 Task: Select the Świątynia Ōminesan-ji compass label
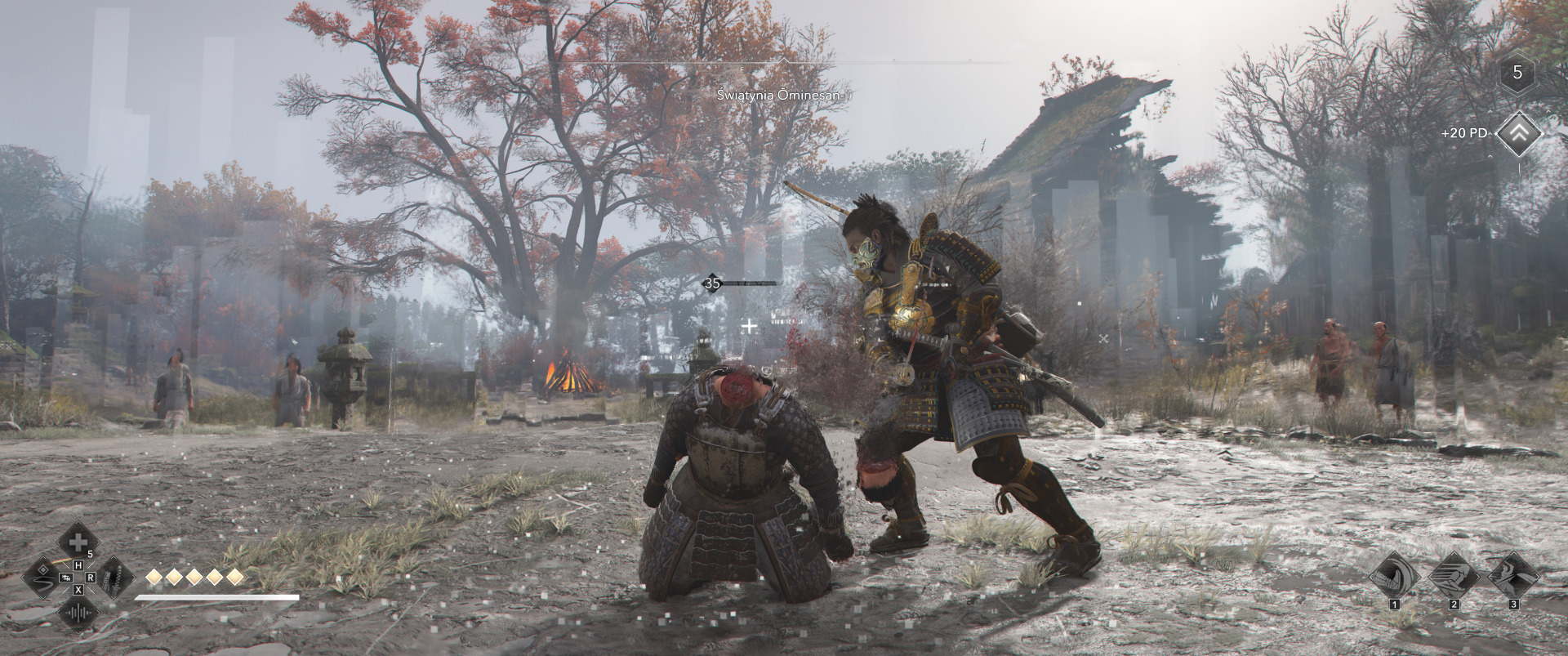point(783,95)
